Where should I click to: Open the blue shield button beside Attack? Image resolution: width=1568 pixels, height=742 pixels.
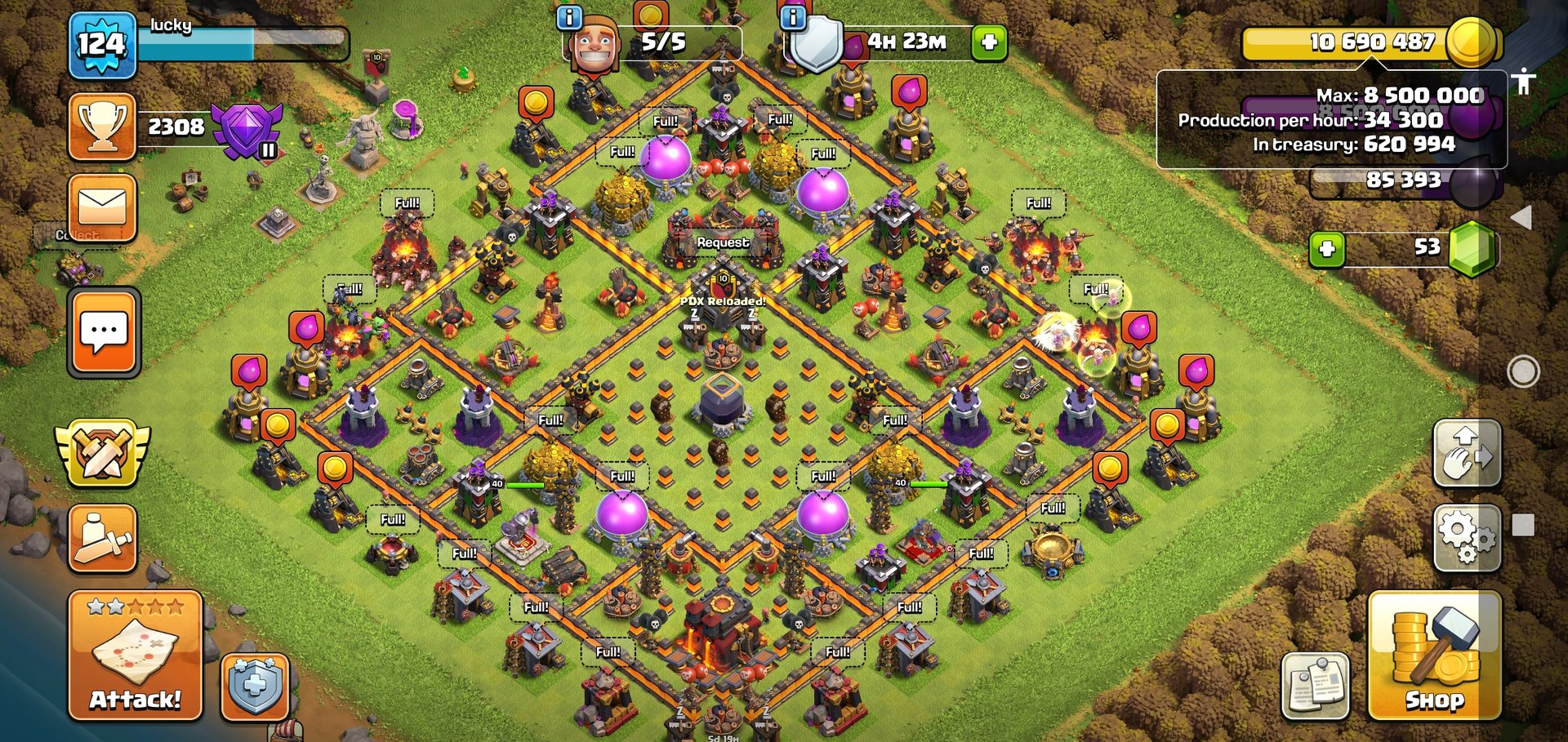coord(255,687)
